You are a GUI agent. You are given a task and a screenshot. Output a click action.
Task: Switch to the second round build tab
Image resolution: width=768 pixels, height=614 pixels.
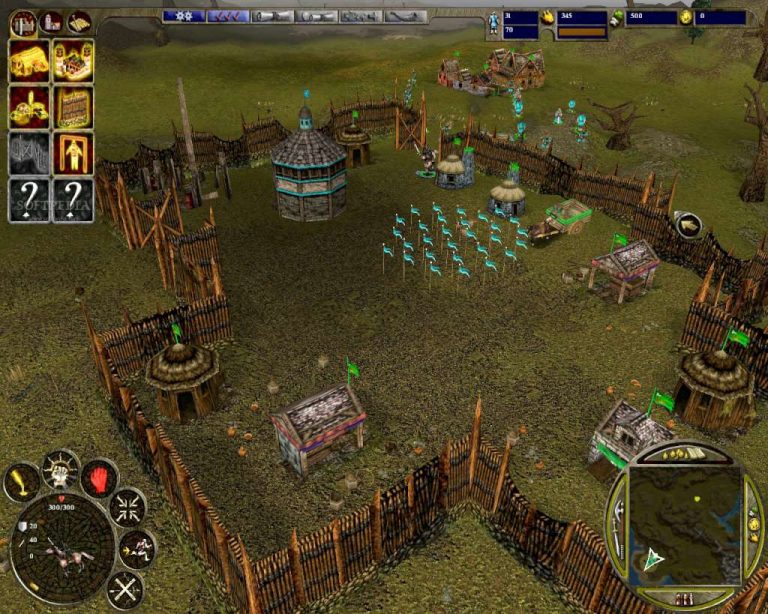coord(51,20)
